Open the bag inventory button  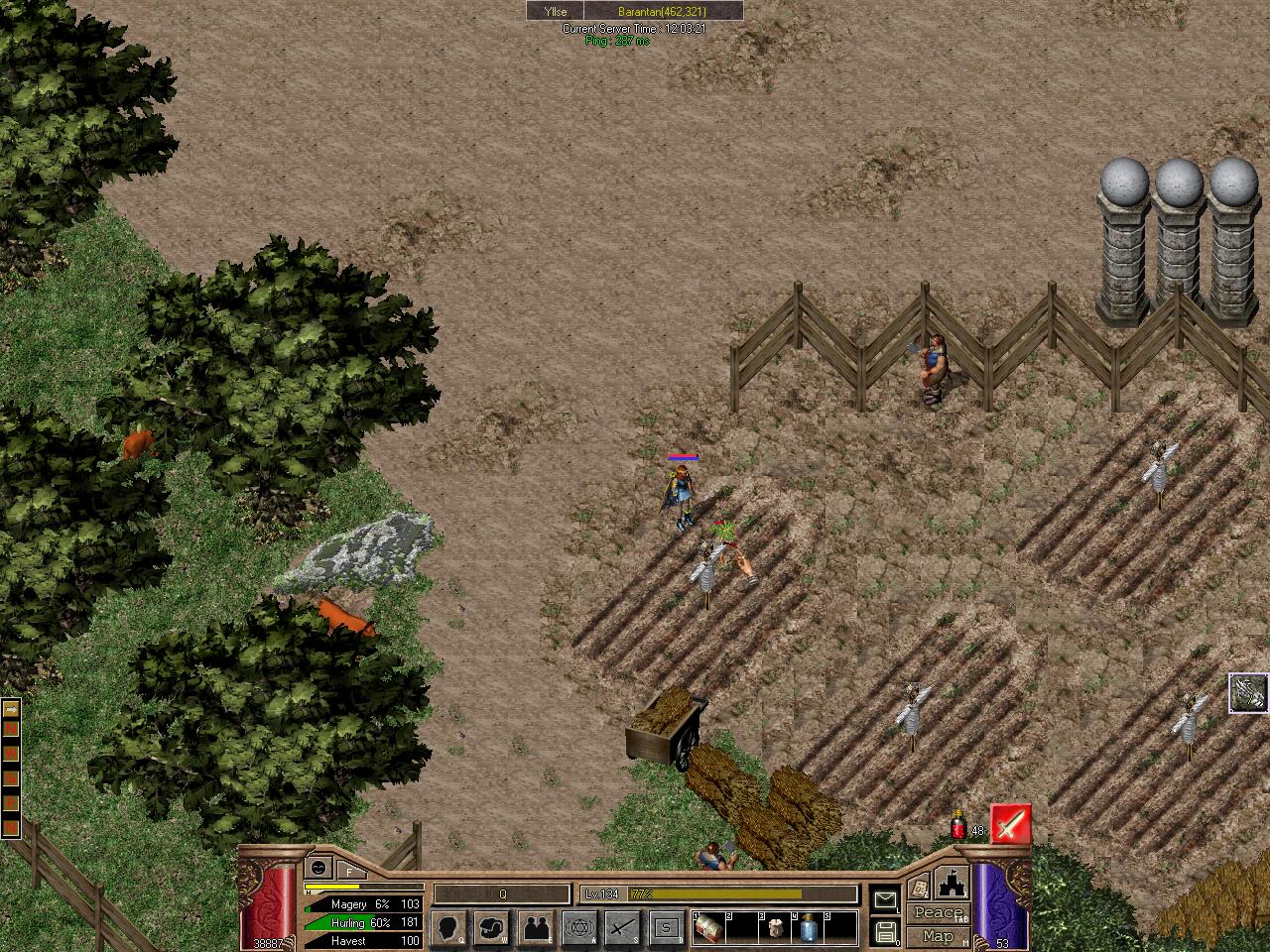494,928
